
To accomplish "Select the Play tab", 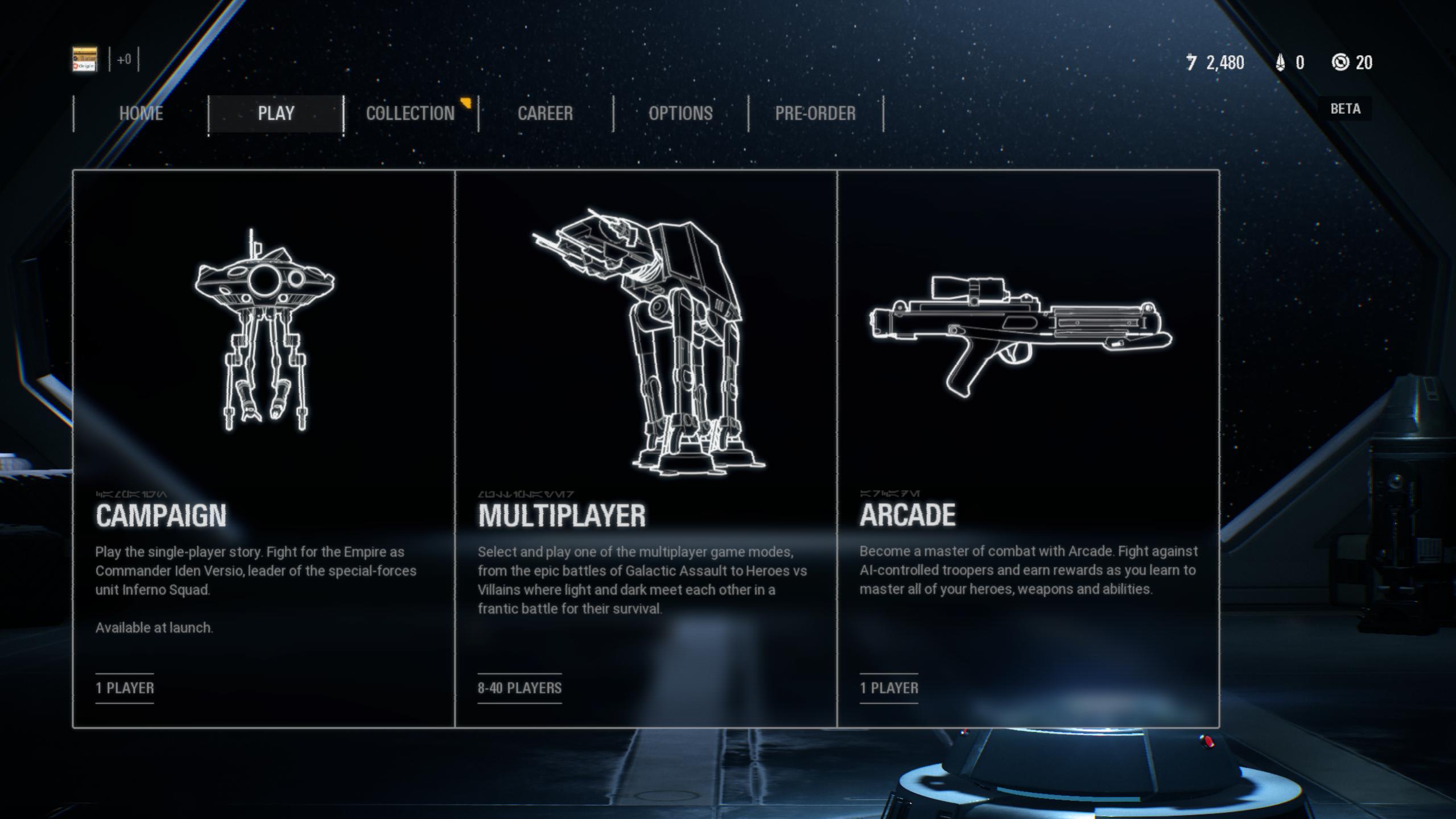I will 276,113.
